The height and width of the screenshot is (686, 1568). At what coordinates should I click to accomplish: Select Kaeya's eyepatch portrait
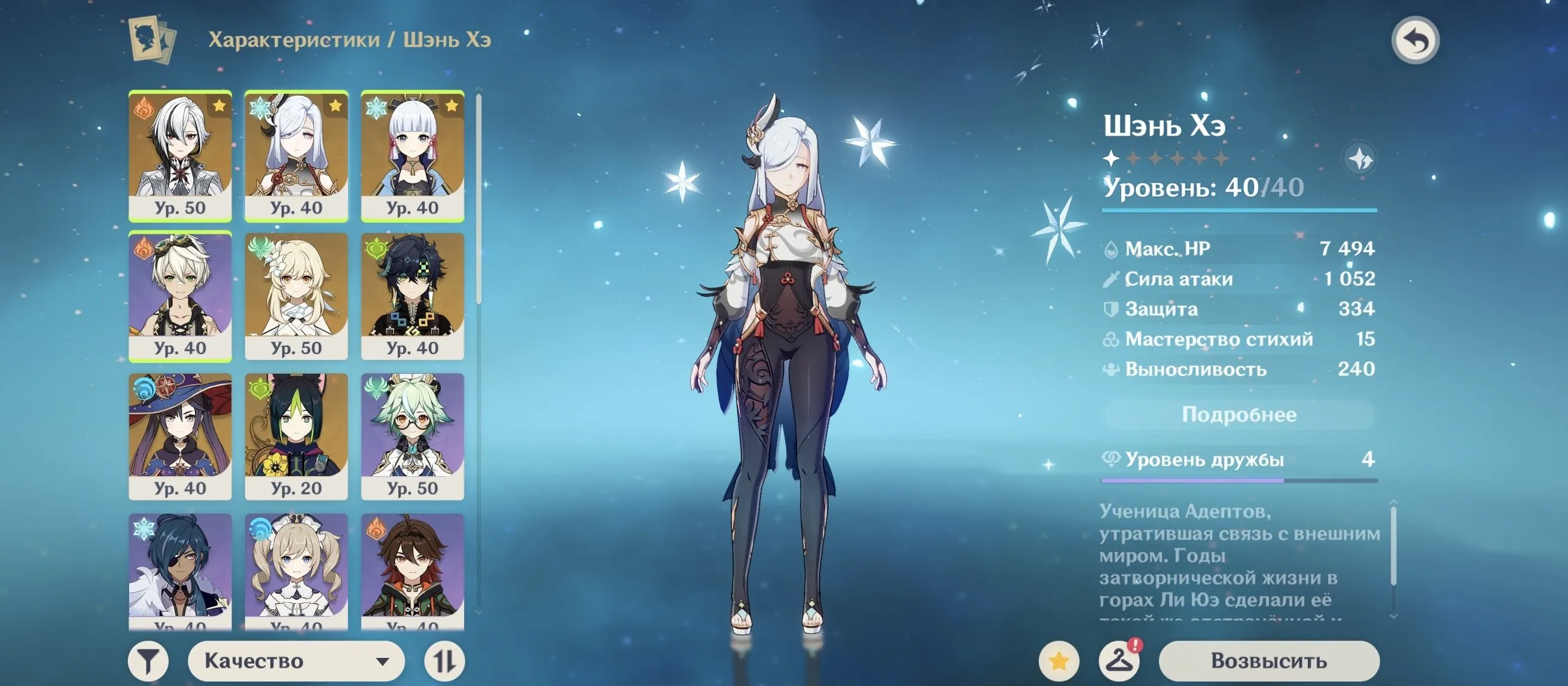[180, 569]
